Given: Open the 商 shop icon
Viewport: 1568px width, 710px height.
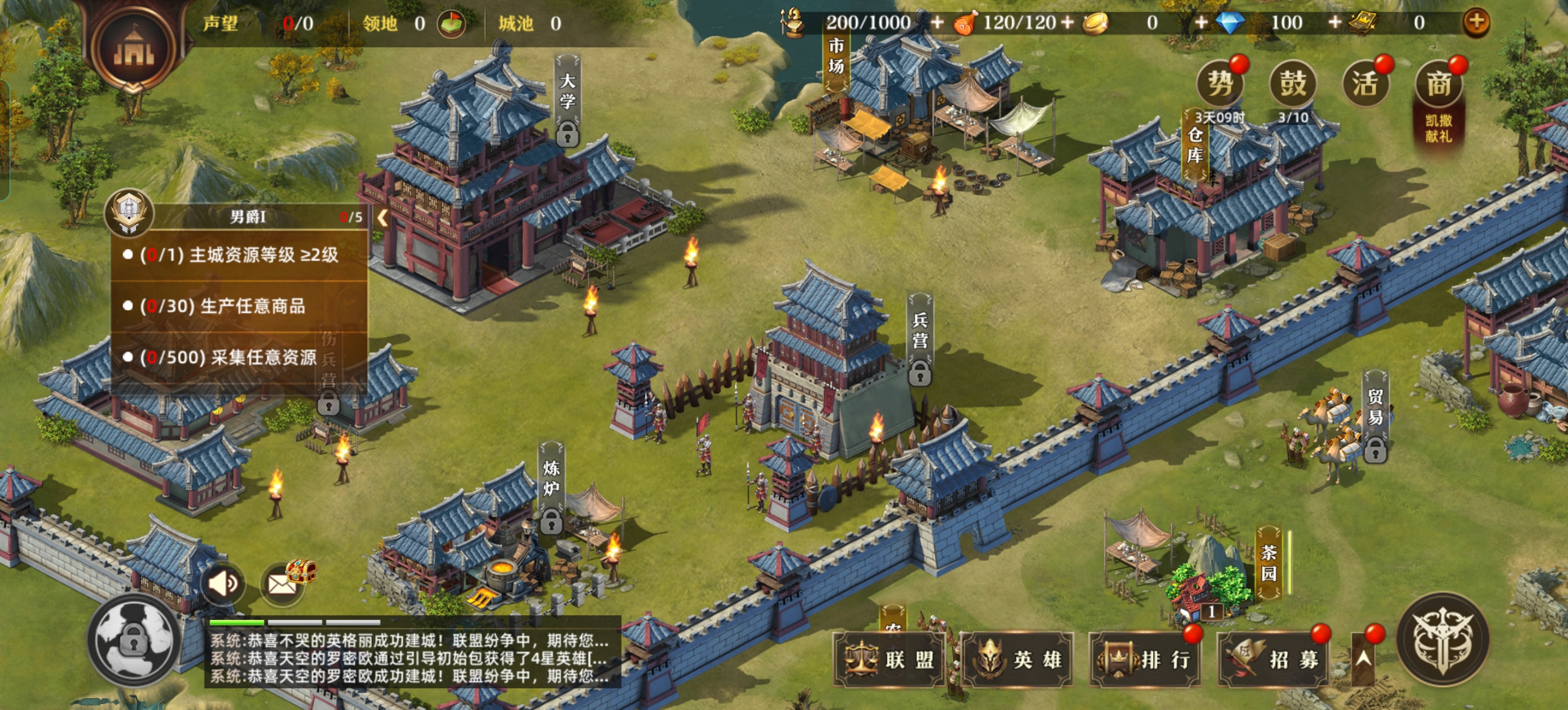Looking at the screenshot, I should coord(1439,83).
